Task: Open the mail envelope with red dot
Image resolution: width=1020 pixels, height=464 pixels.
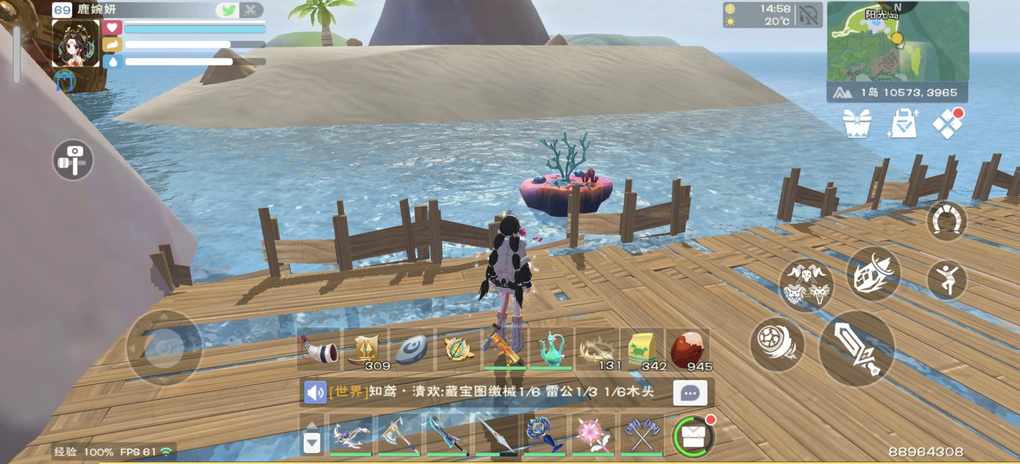Action: pos(692,435)
